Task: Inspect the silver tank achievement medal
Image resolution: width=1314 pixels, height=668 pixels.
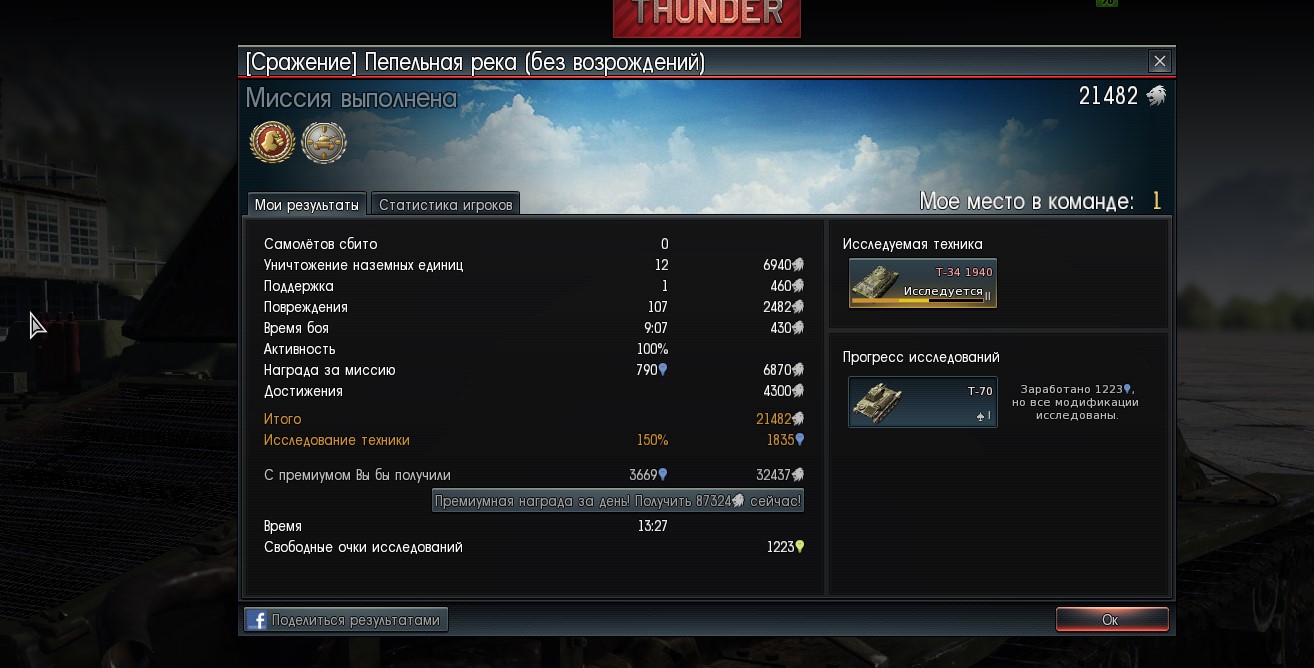Action: pyautogui.click(x=324, y=142)
